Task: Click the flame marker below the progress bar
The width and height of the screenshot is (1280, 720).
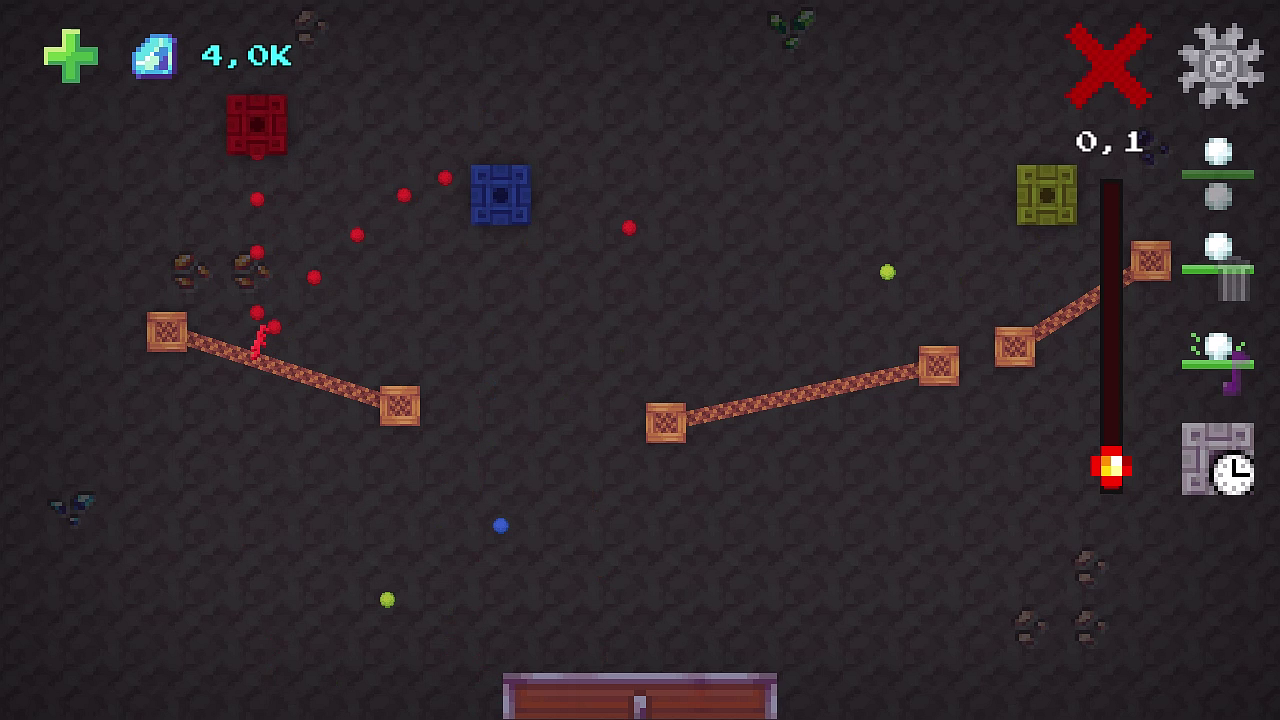Action: coord(1112,463)
